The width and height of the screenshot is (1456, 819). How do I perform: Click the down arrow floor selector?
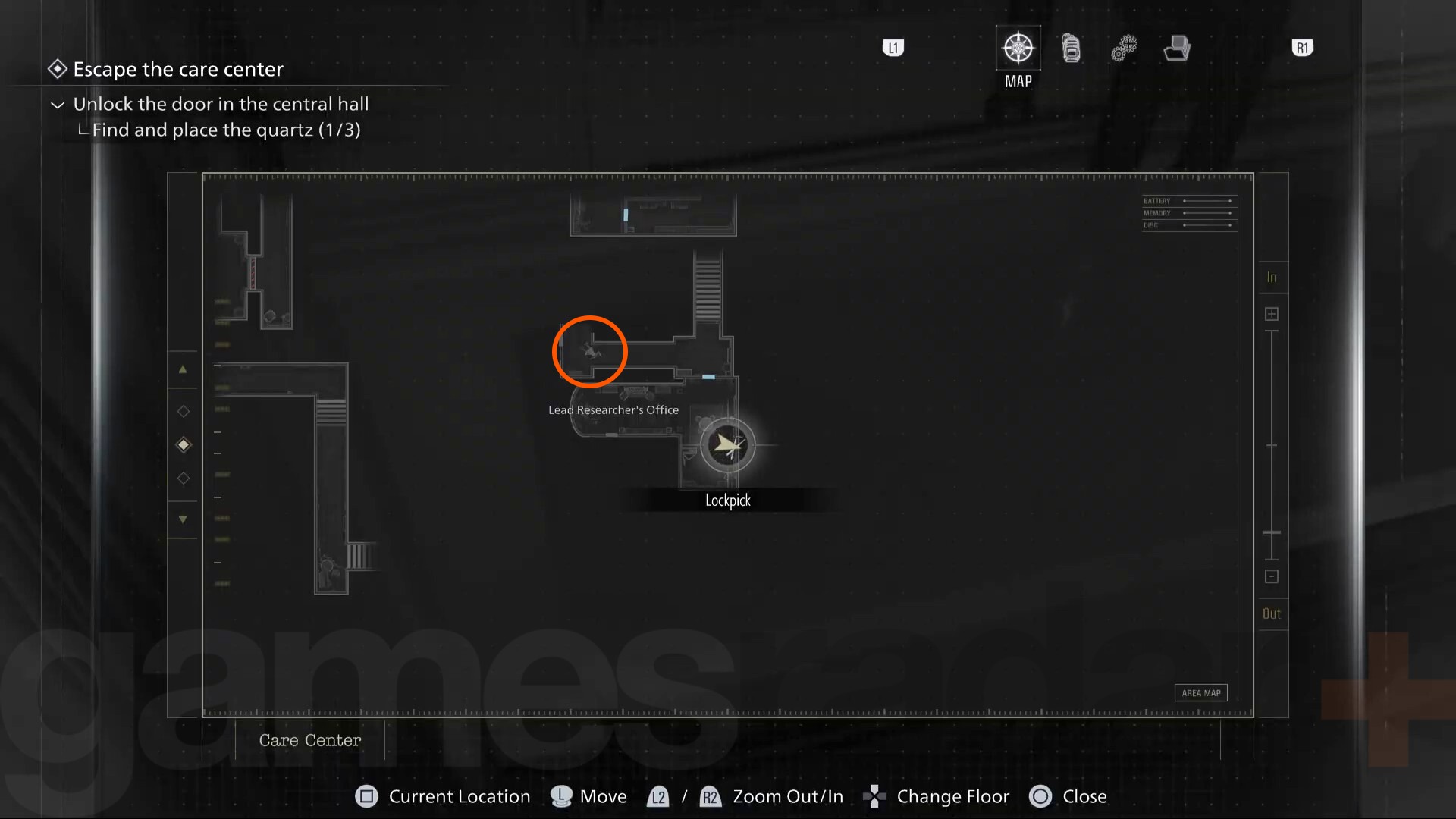click(183, 519)
